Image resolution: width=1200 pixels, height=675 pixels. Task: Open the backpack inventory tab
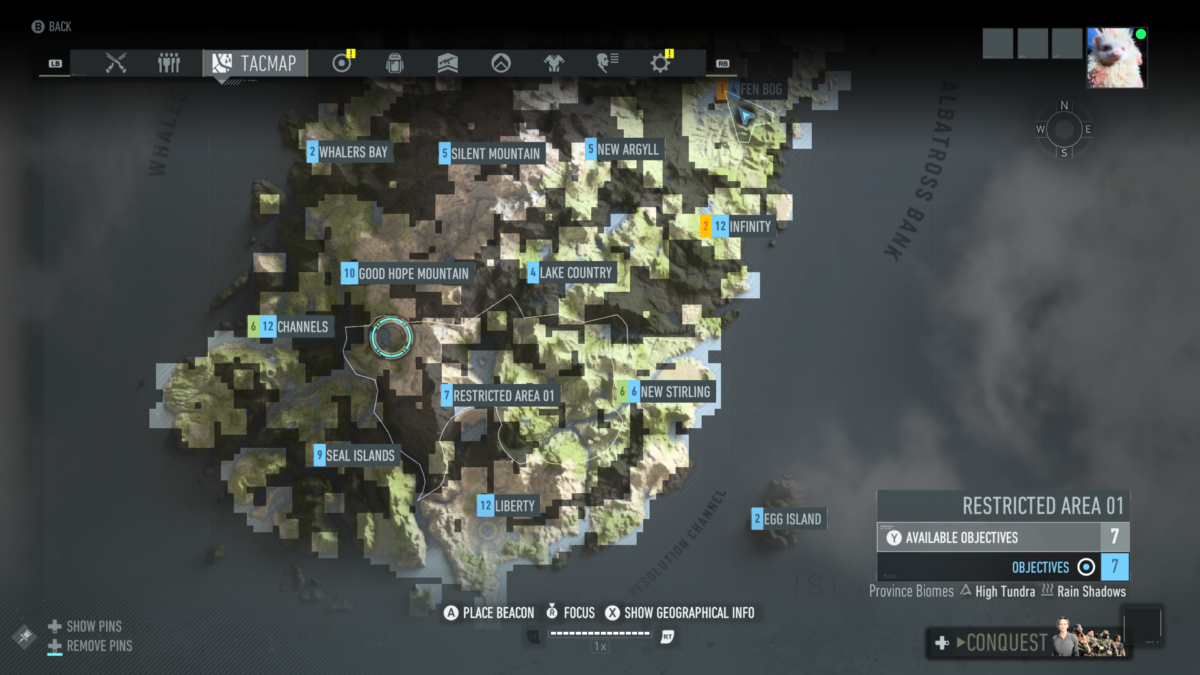[395, 63]
